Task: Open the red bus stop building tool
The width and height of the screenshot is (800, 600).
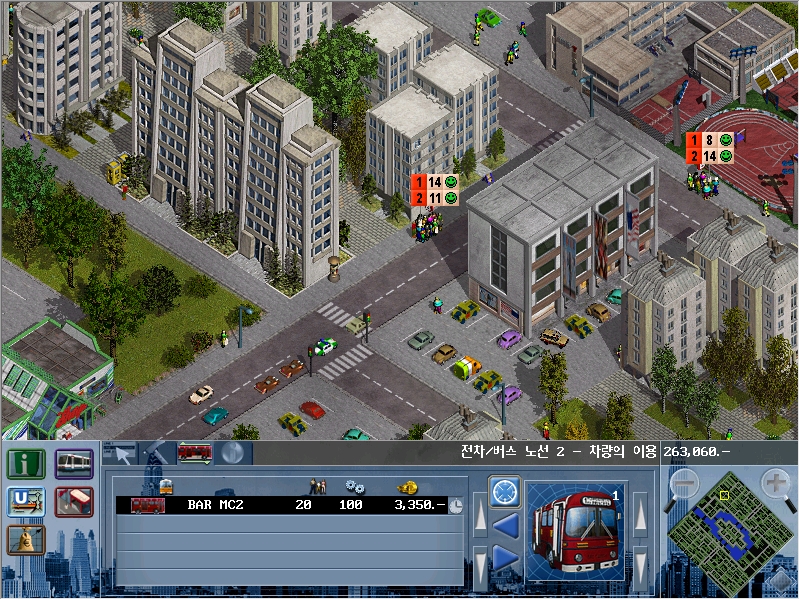Action: (x=74, y=502)
